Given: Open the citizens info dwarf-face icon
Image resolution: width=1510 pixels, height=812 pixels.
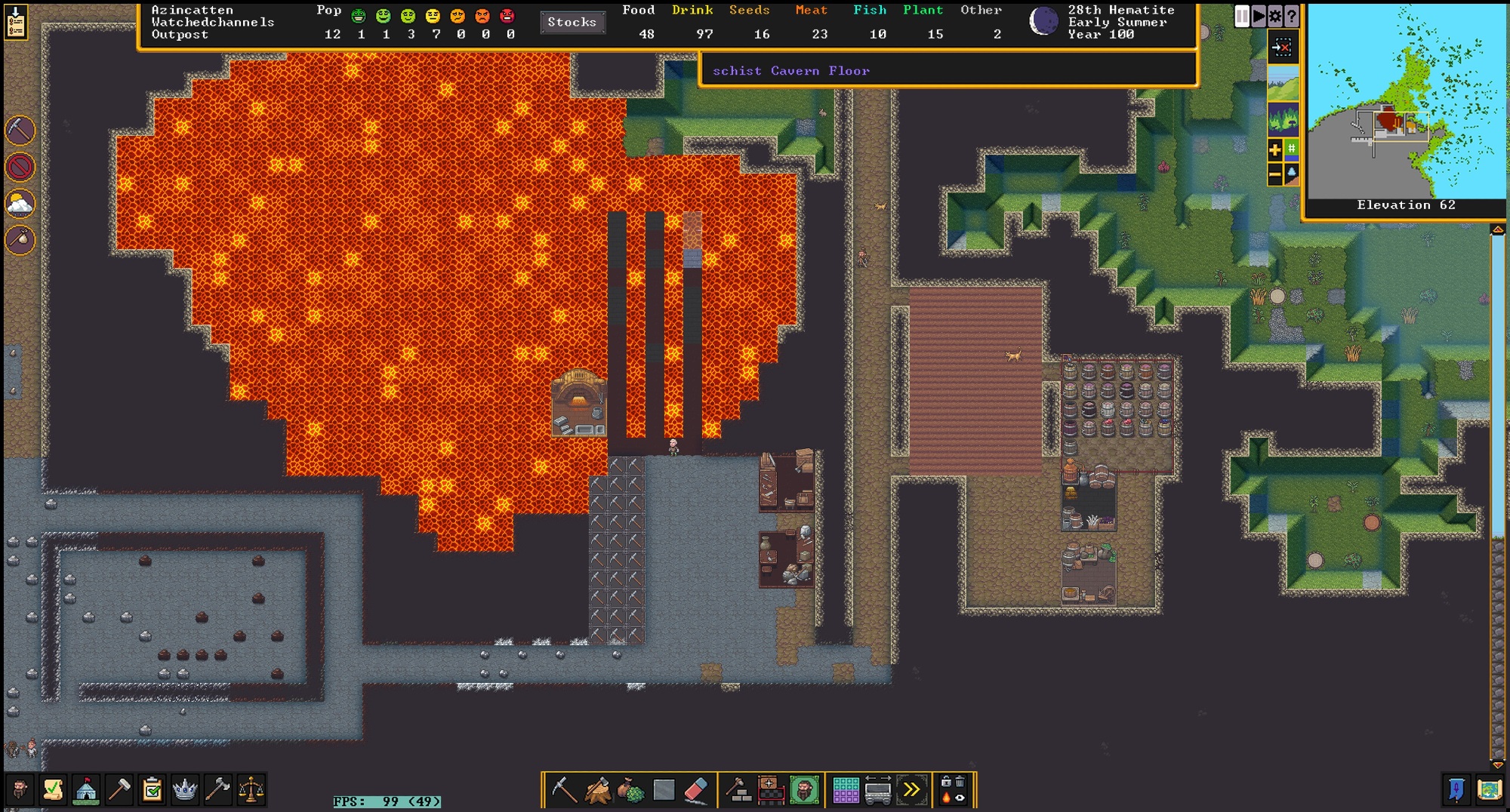Looking at the screenshot, I should pos(20,790).
